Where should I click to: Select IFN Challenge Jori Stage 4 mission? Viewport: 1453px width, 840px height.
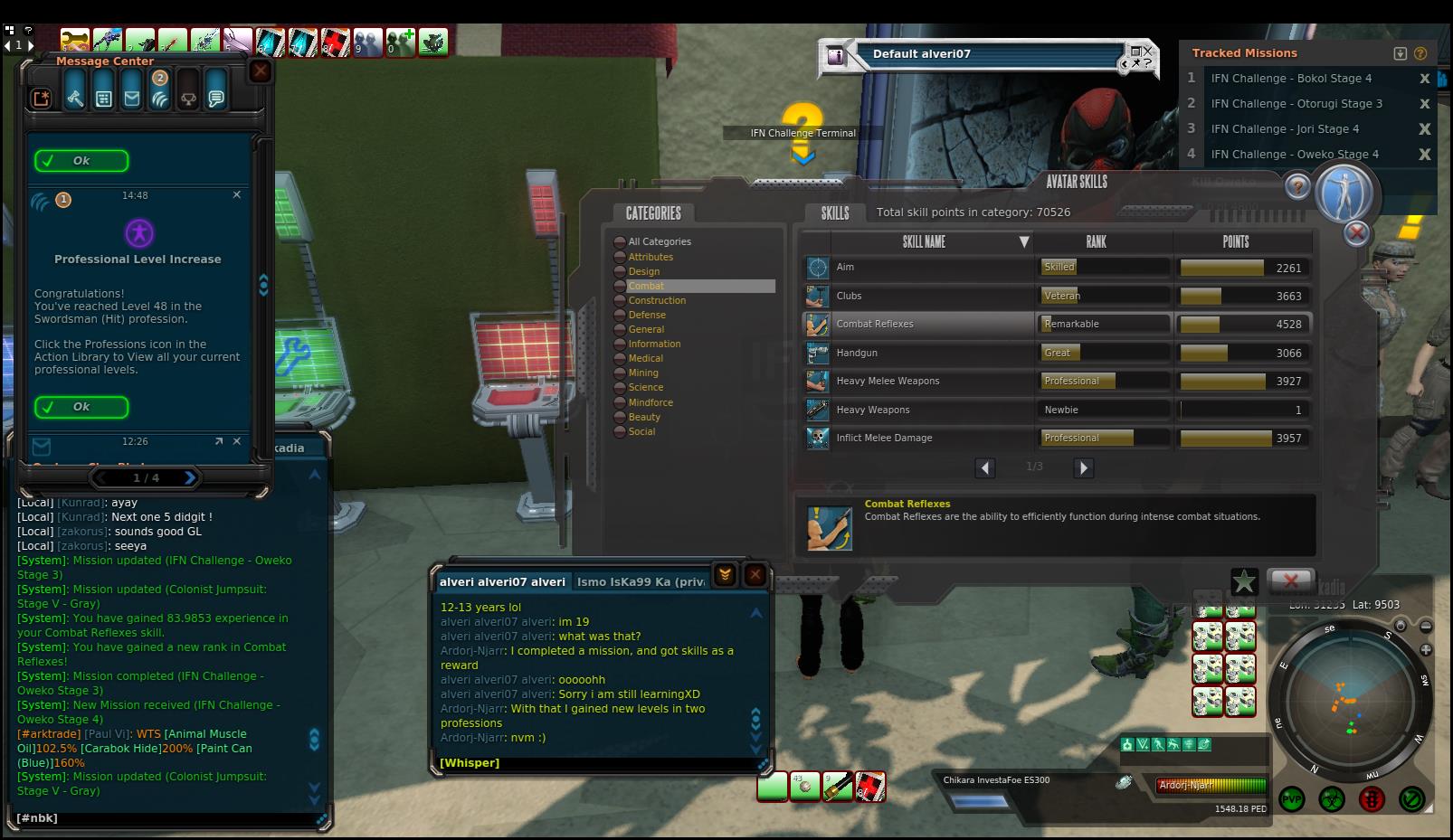[x=1285, y=128]
